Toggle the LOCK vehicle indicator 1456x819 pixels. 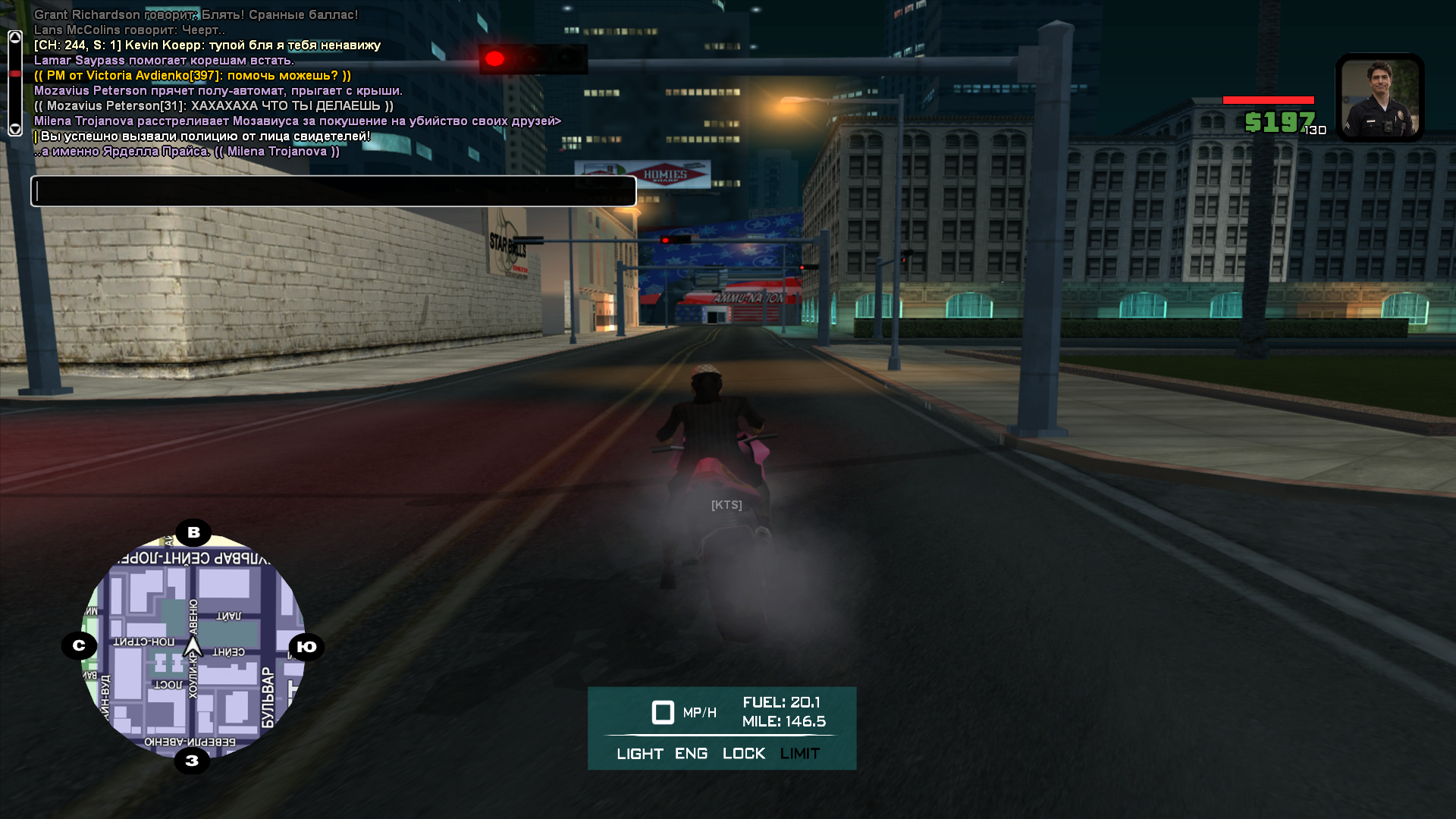coord(743,754)
